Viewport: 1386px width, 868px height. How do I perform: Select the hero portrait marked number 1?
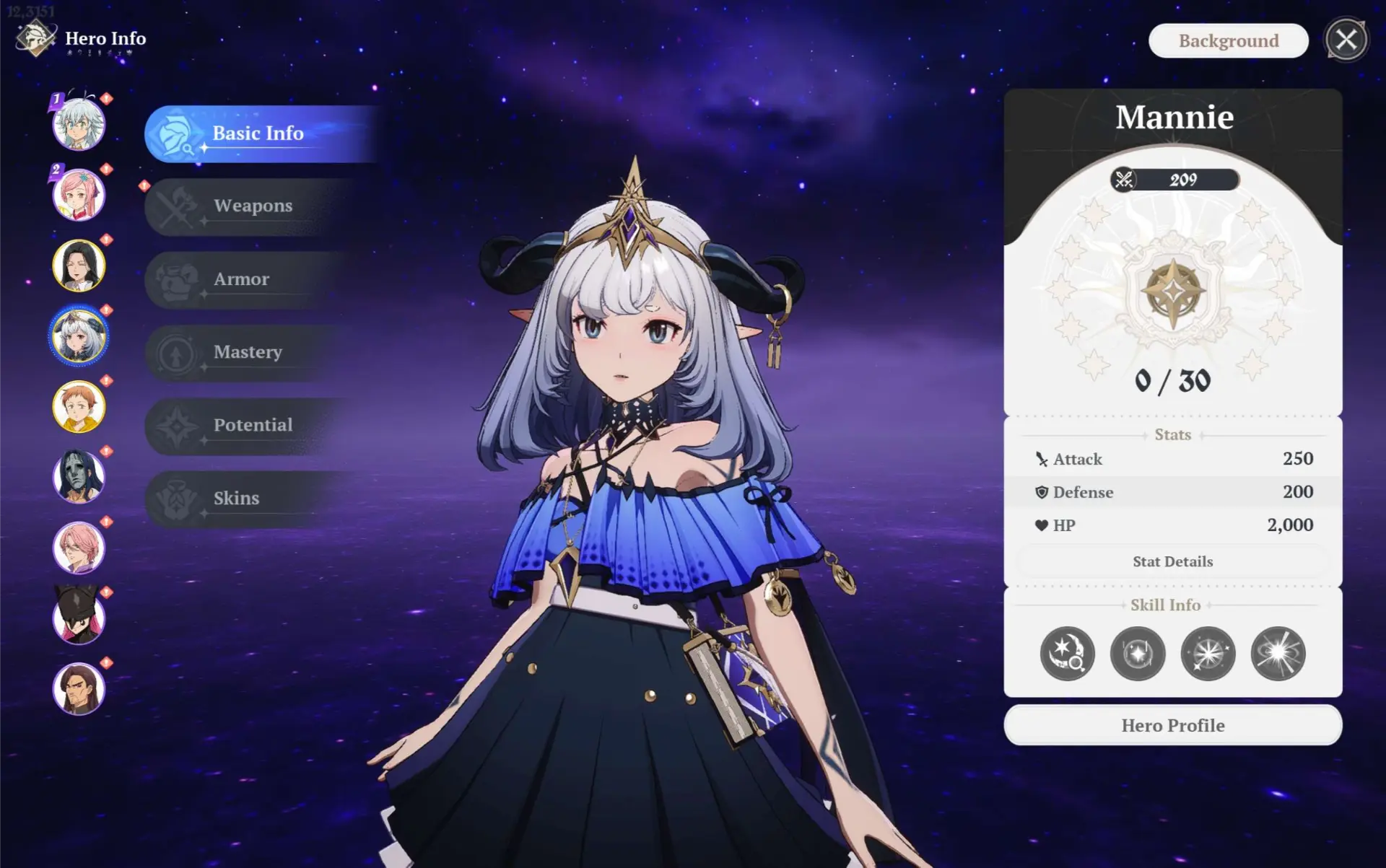(79, 125)
